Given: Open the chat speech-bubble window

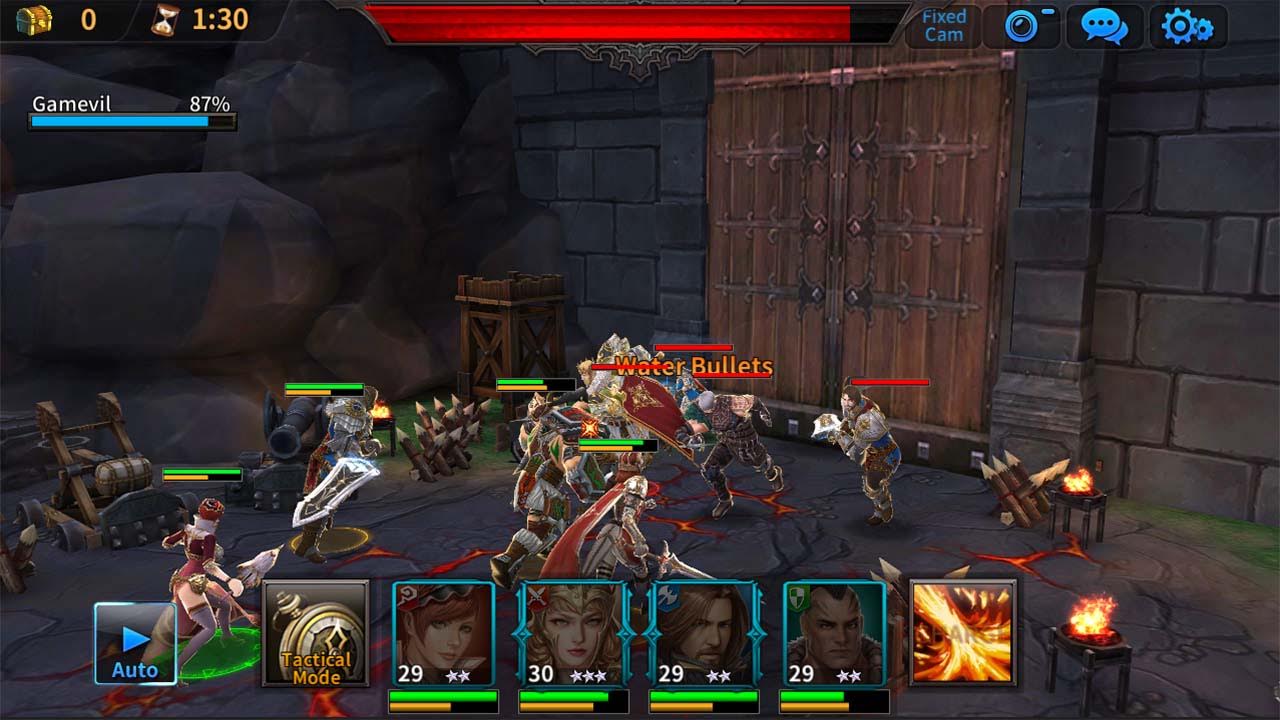Looking at the screenshot, I should [1104, 26].
